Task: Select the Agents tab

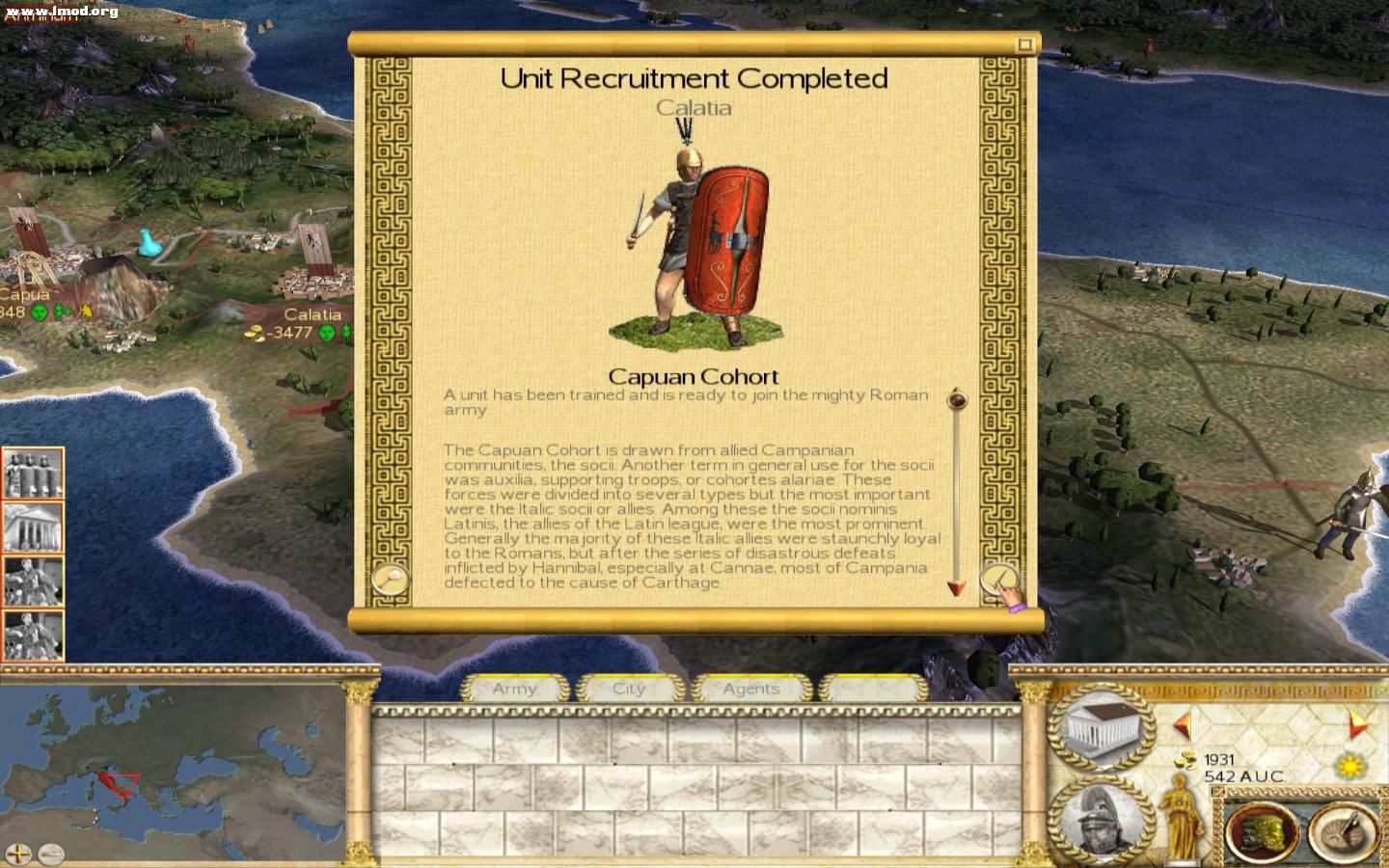Action: click(x=751, y=689)
